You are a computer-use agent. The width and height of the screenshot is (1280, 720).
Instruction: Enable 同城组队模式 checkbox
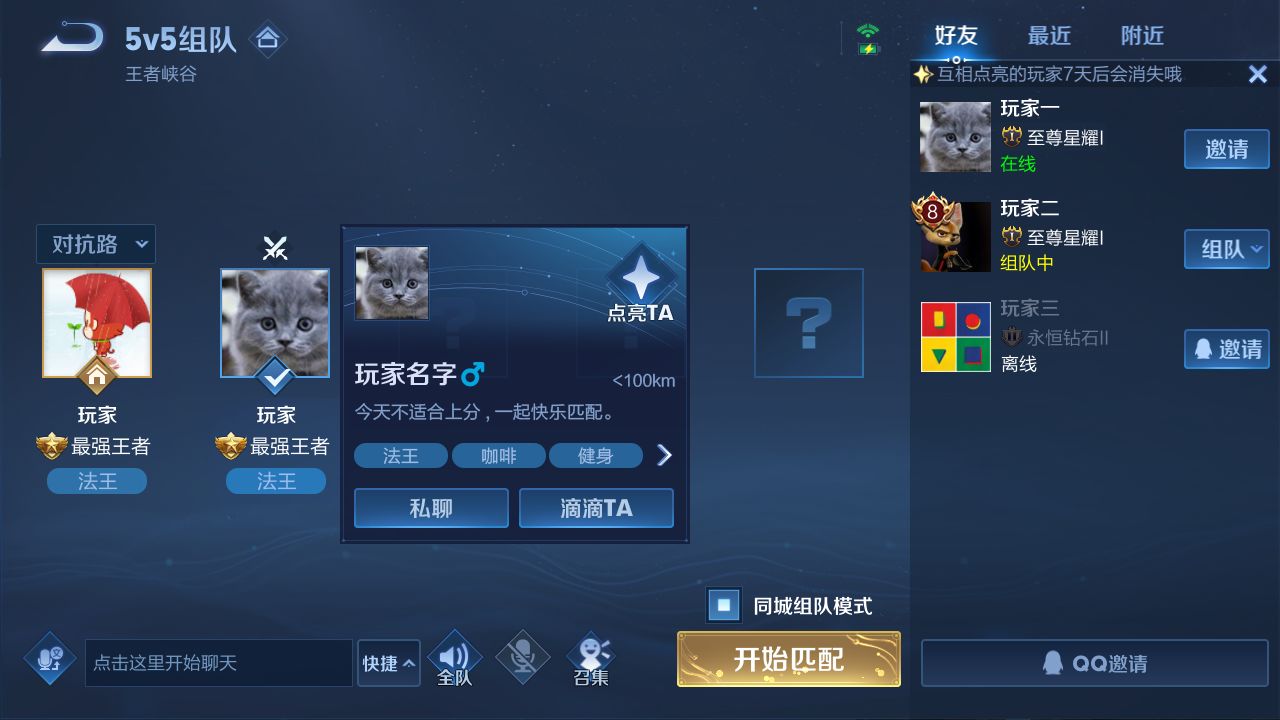coord(723,605)
